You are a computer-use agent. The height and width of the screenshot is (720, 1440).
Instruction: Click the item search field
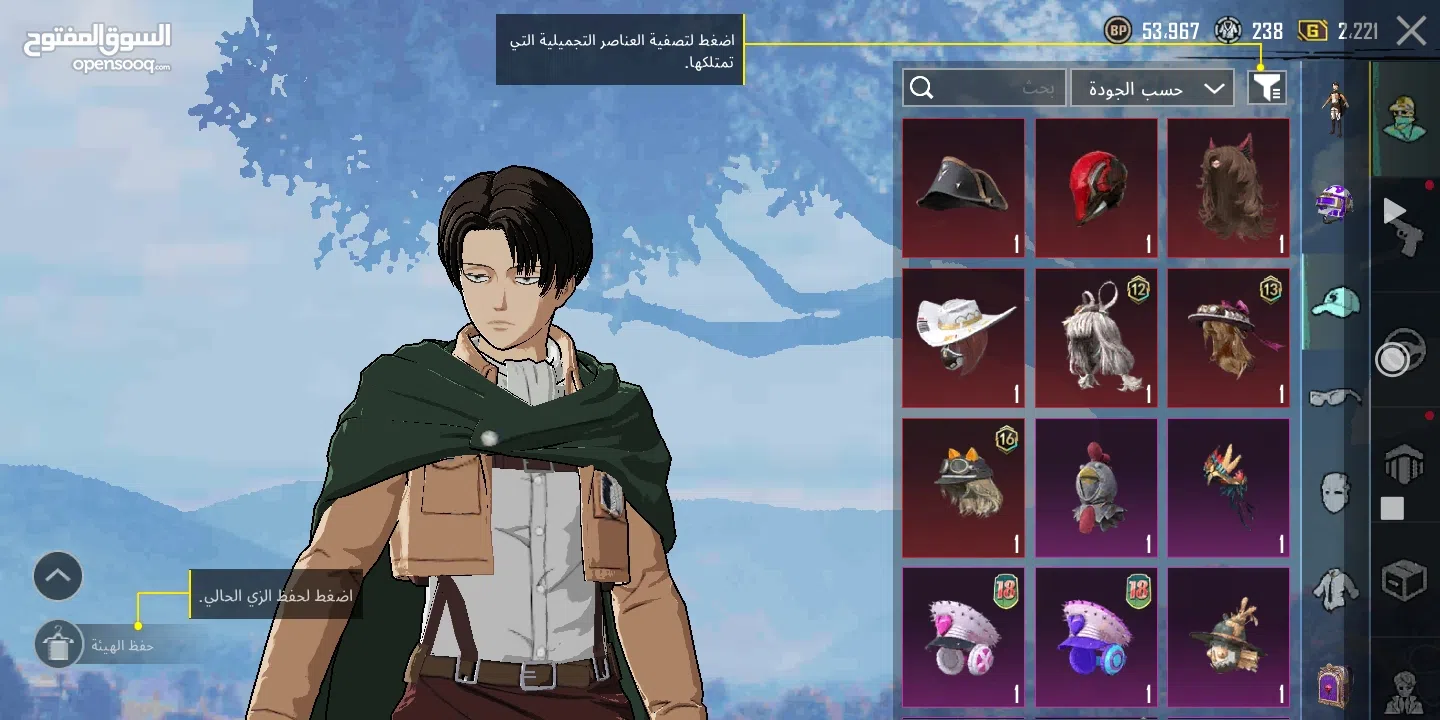984,88
